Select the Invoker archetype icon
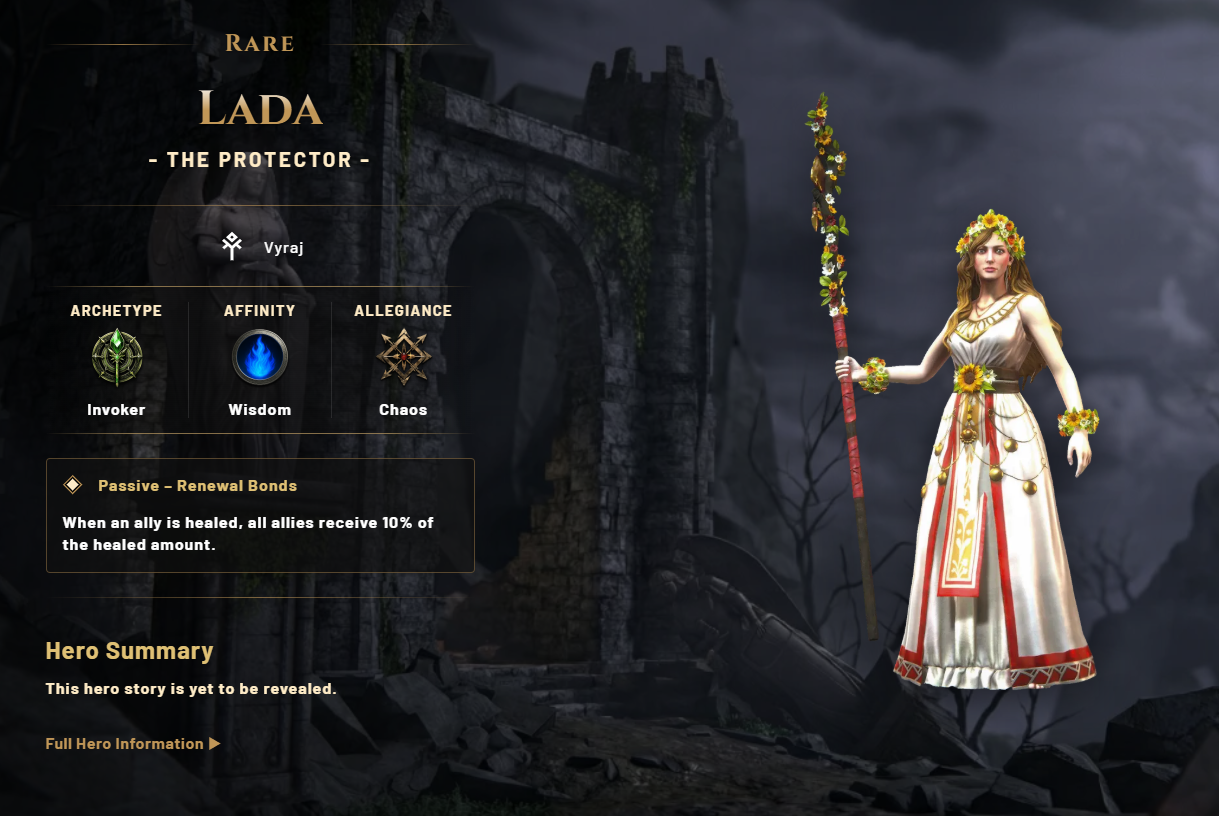This screenshot has height=816, width=1219. click(117, 357)
